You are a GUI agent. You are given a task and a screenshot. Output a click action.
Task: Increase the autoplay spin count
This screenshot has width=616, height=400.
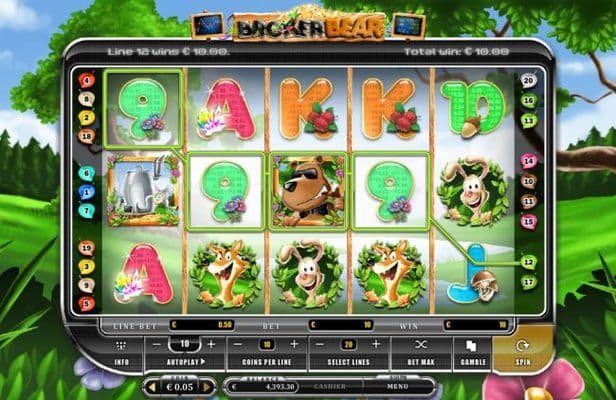[x=209, y=343]
